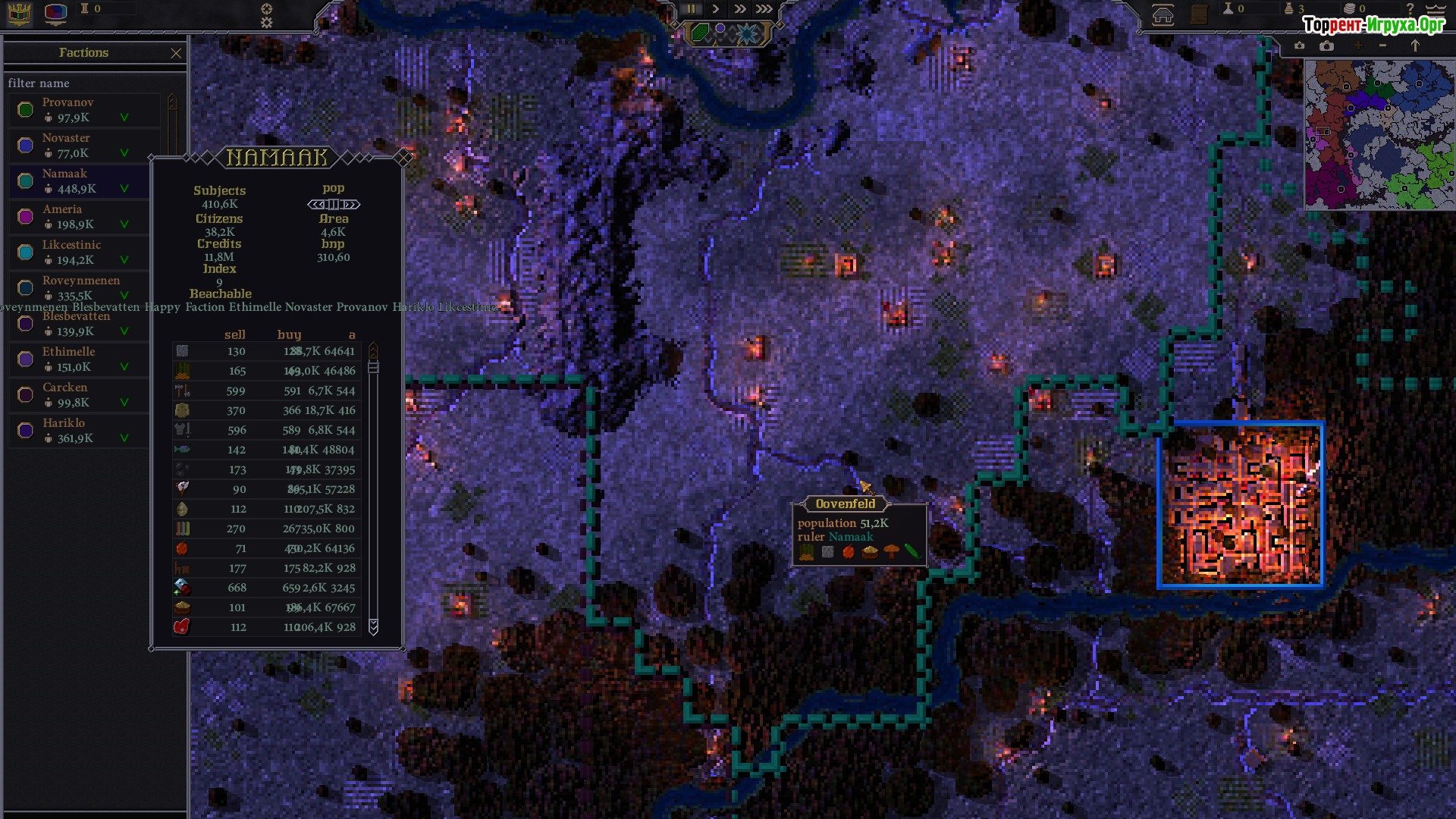The image size is (1456, 819).
Task: Click the Ethimelle faction entry
Action: point(83,359)
